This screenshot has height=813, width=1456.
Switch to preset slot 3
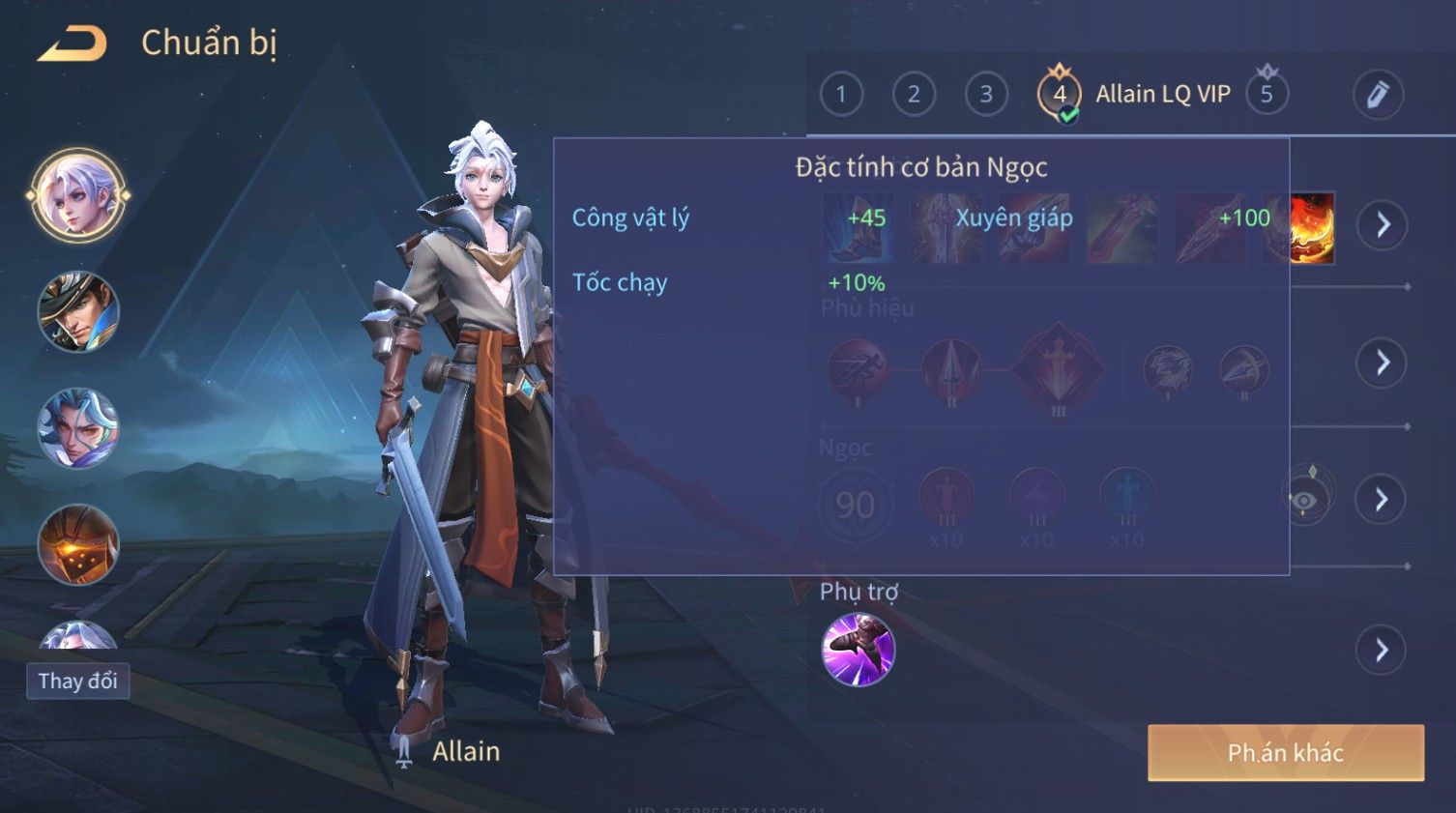tap(986, 95)
